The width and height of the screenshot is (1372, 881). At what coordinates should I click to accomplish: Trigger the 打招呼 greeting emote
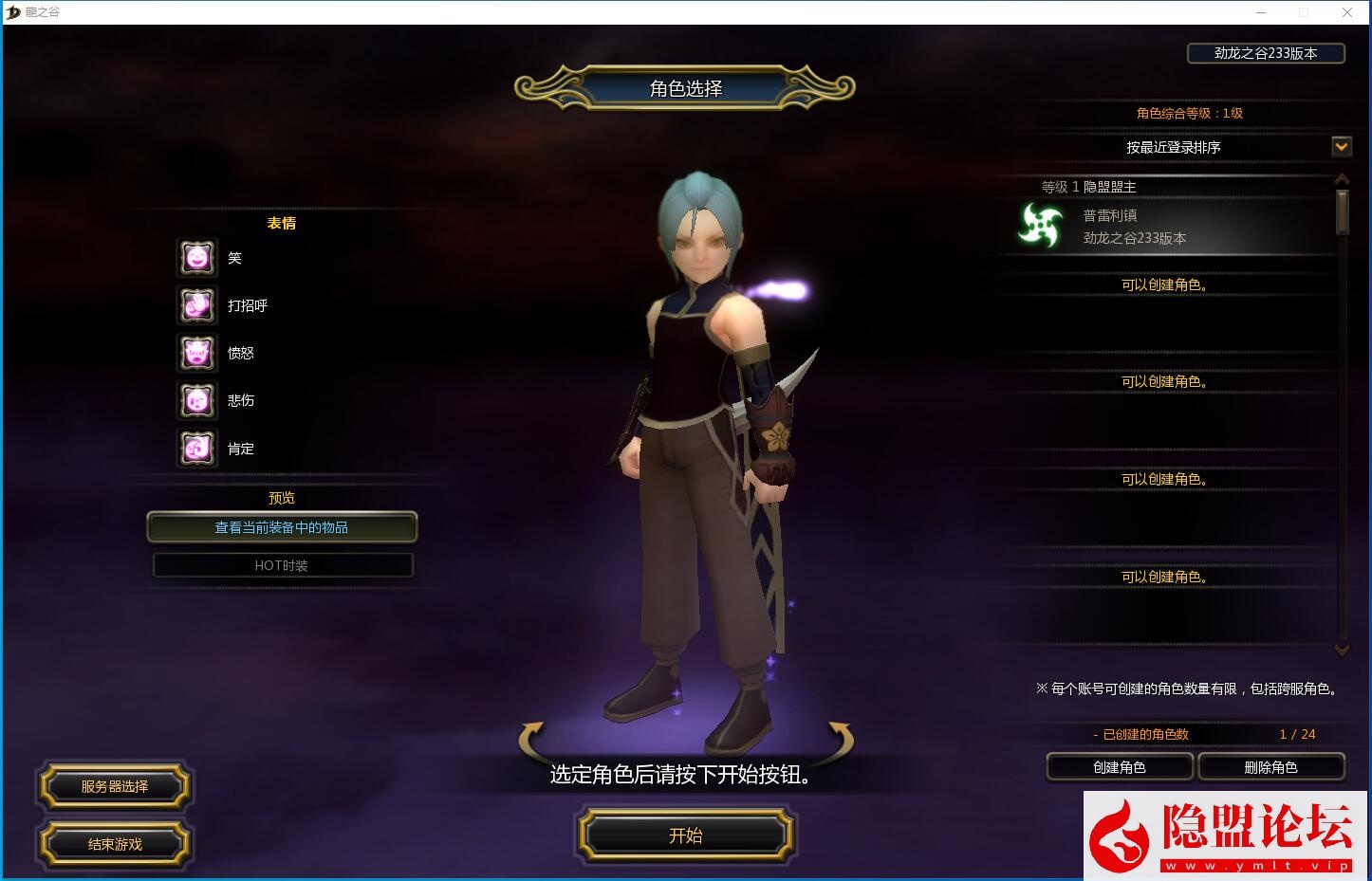pyautogui.click(x=197, y=305)
